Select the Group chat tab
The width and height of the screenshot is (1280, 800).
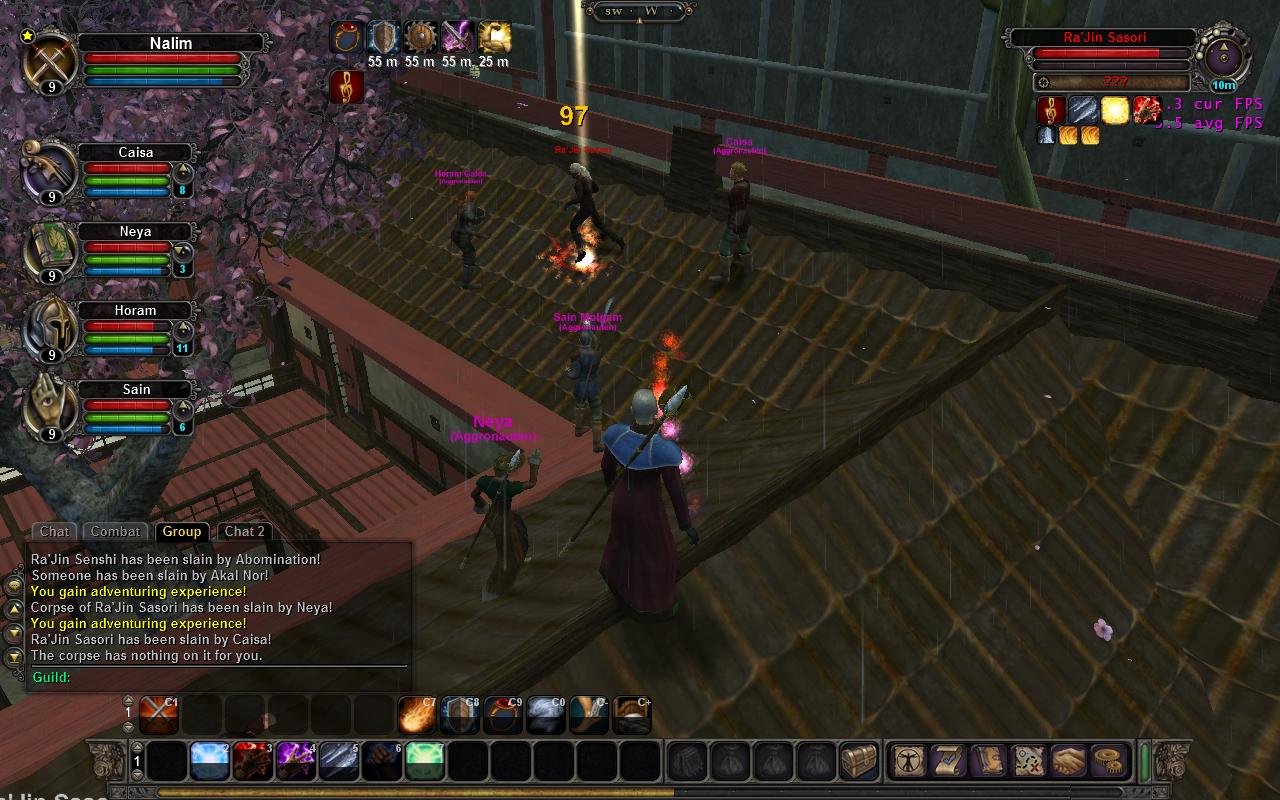click(x=181, y=532)
